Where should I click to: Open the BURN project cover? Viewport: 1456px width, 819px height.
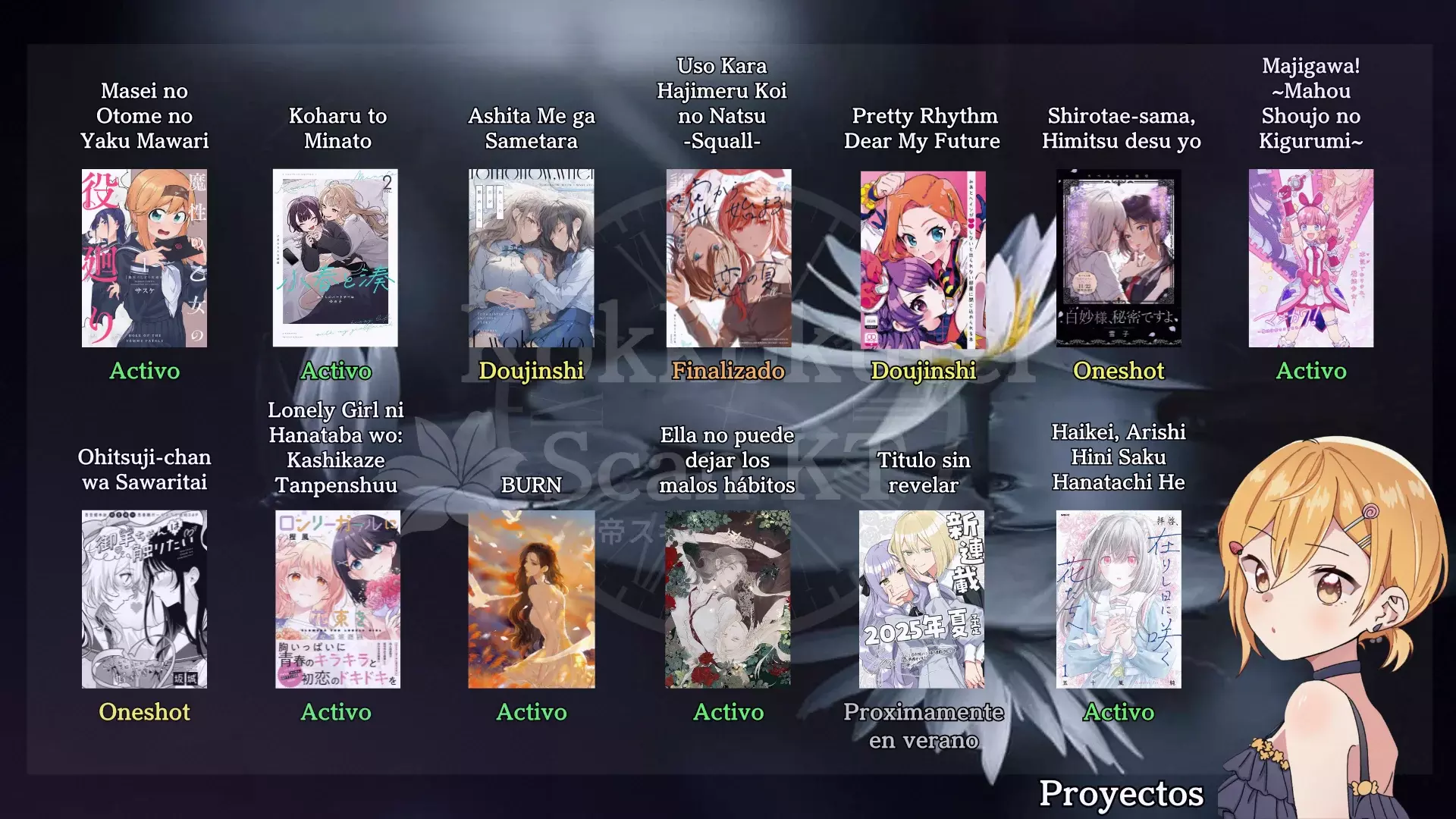[x=531, y=599]
